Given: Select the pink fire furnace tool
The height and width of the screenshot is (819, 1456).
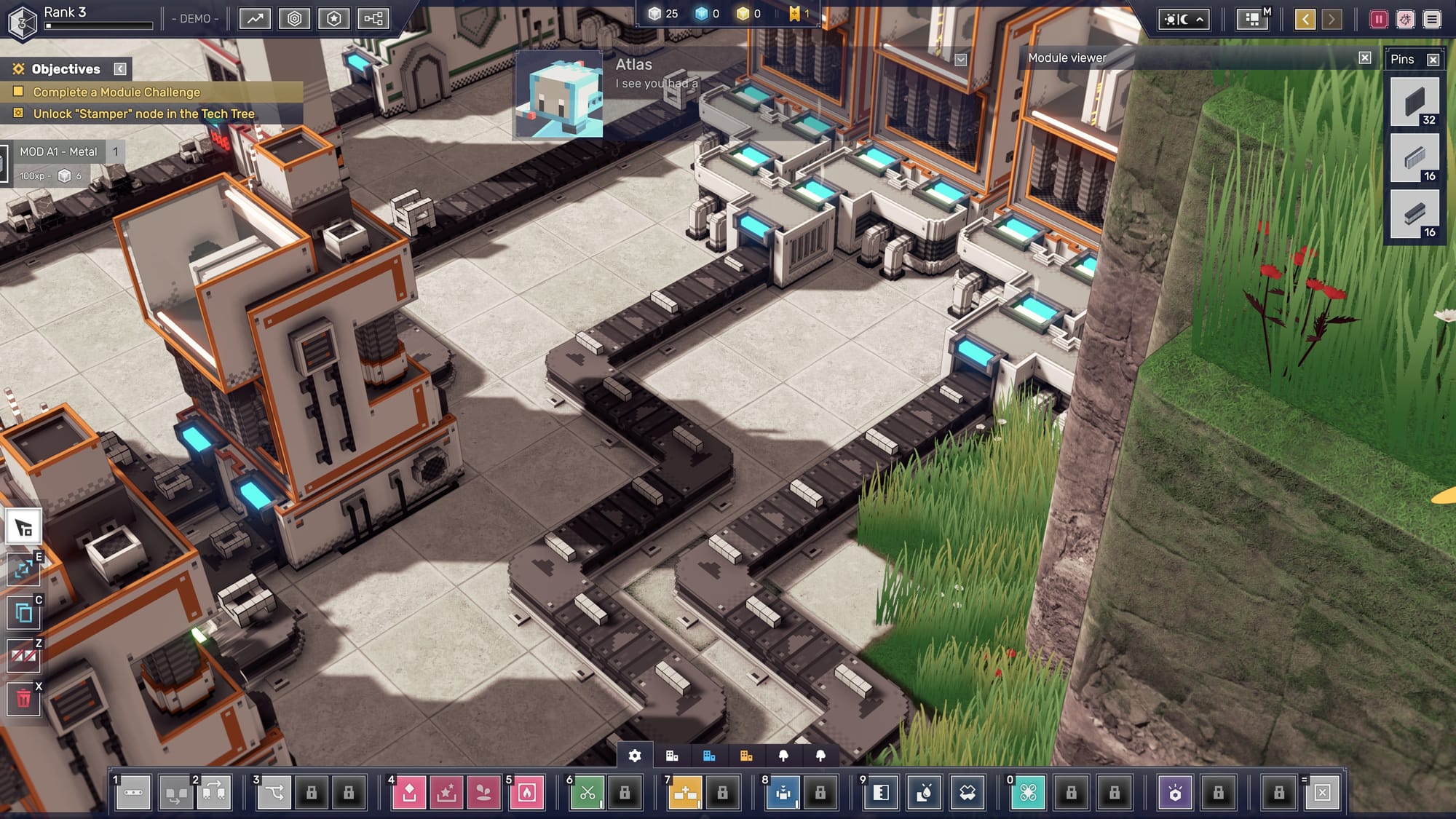Looking at the screenshot, I should click(527, 792).
